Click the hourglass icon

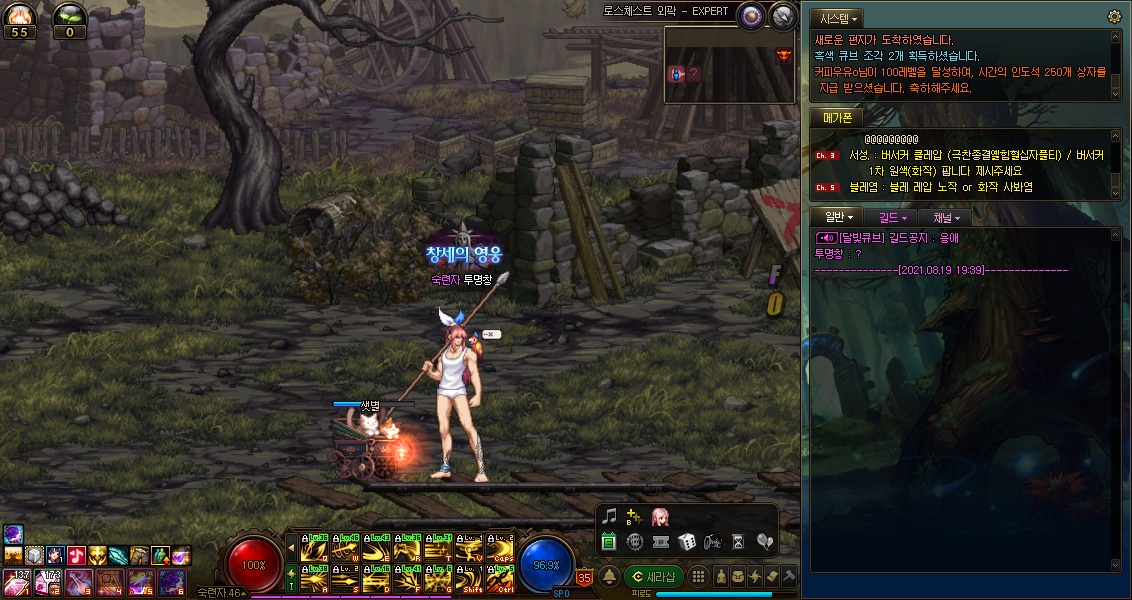point(738,542)
